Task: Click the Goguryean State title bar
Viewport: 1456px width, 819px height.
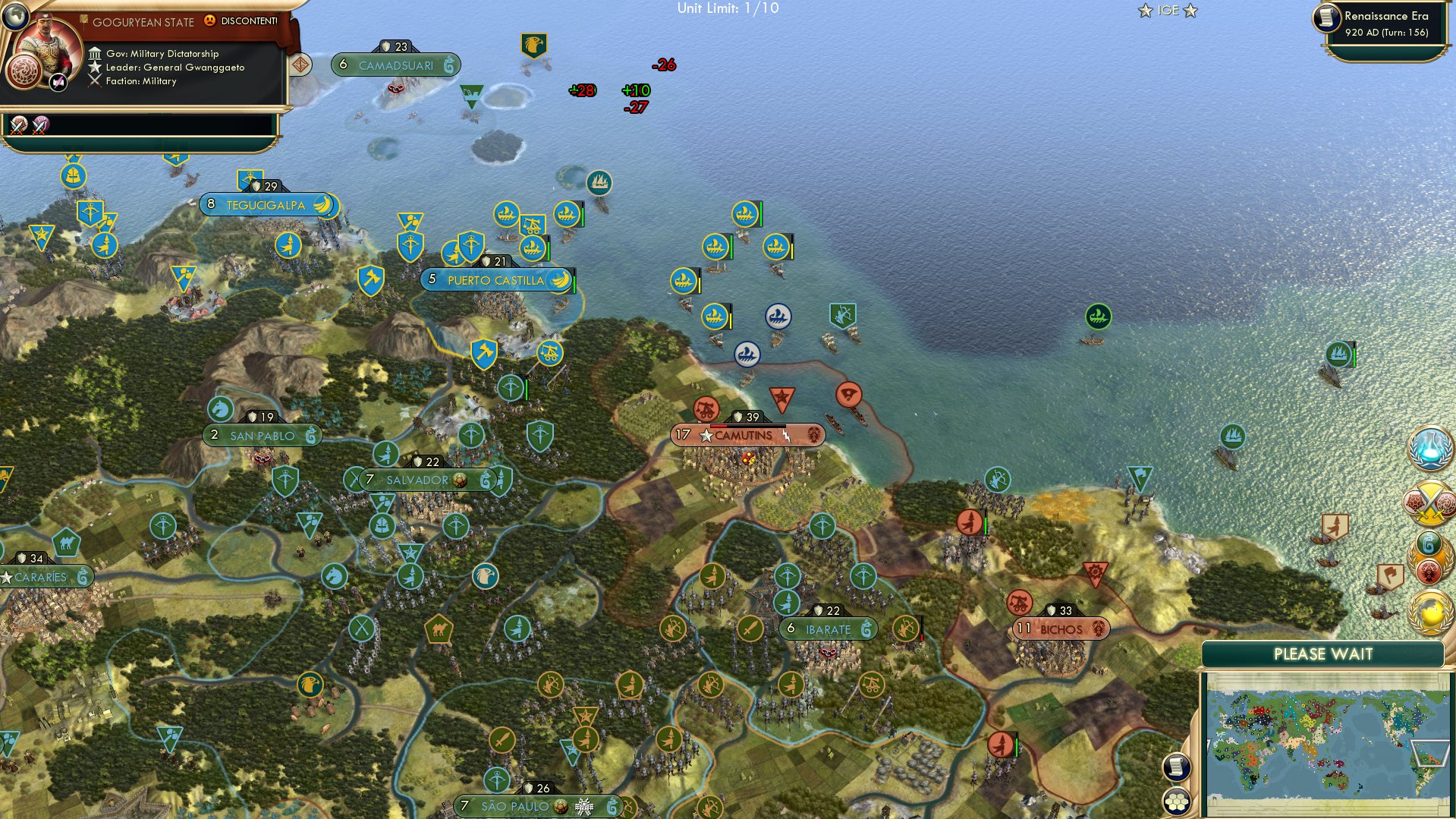Action: (144, 22)
